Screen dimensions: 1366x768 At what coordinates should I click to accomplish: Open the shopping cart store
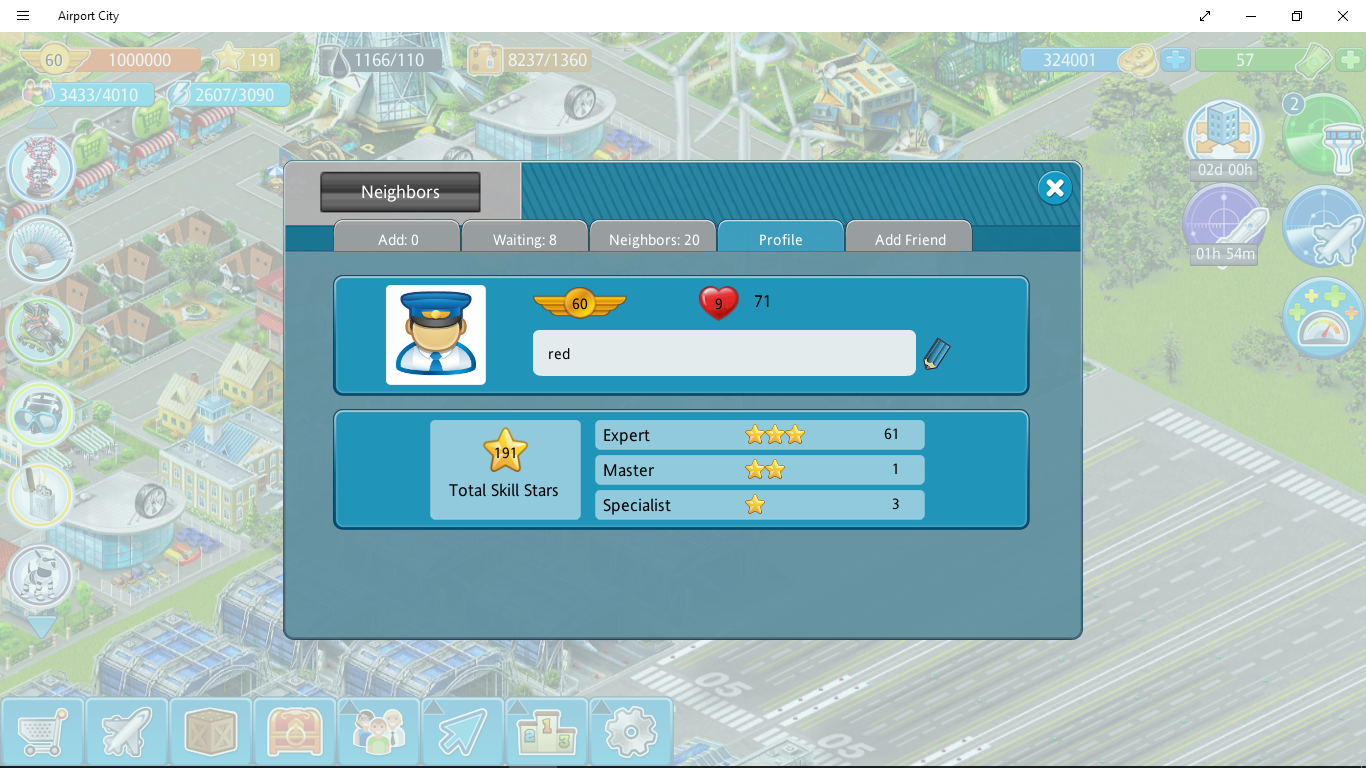pos(42,733)
